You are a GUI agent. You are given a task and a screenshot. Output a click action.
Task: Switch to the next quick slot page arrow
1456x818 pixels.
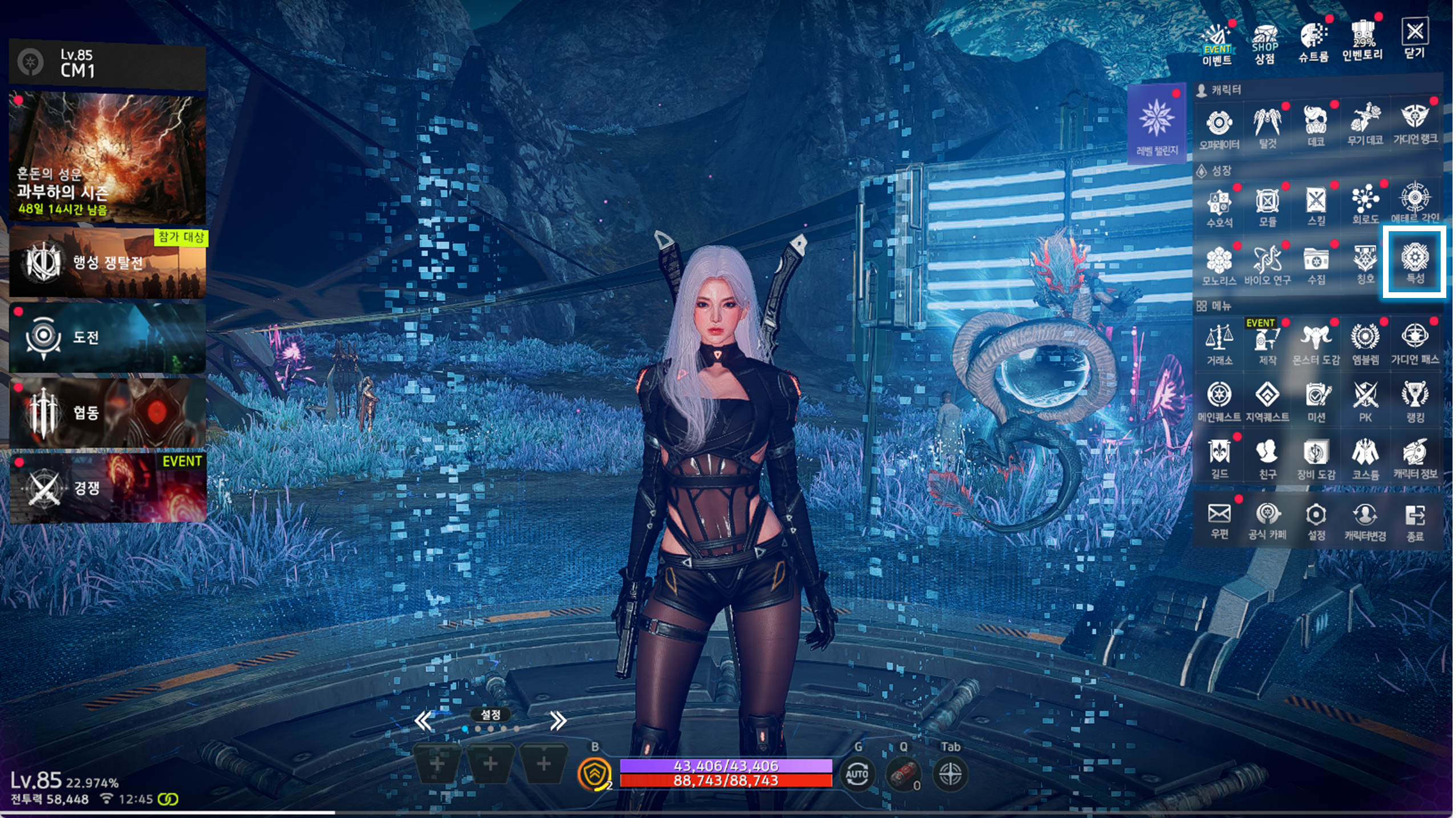[x=557, y=721]
